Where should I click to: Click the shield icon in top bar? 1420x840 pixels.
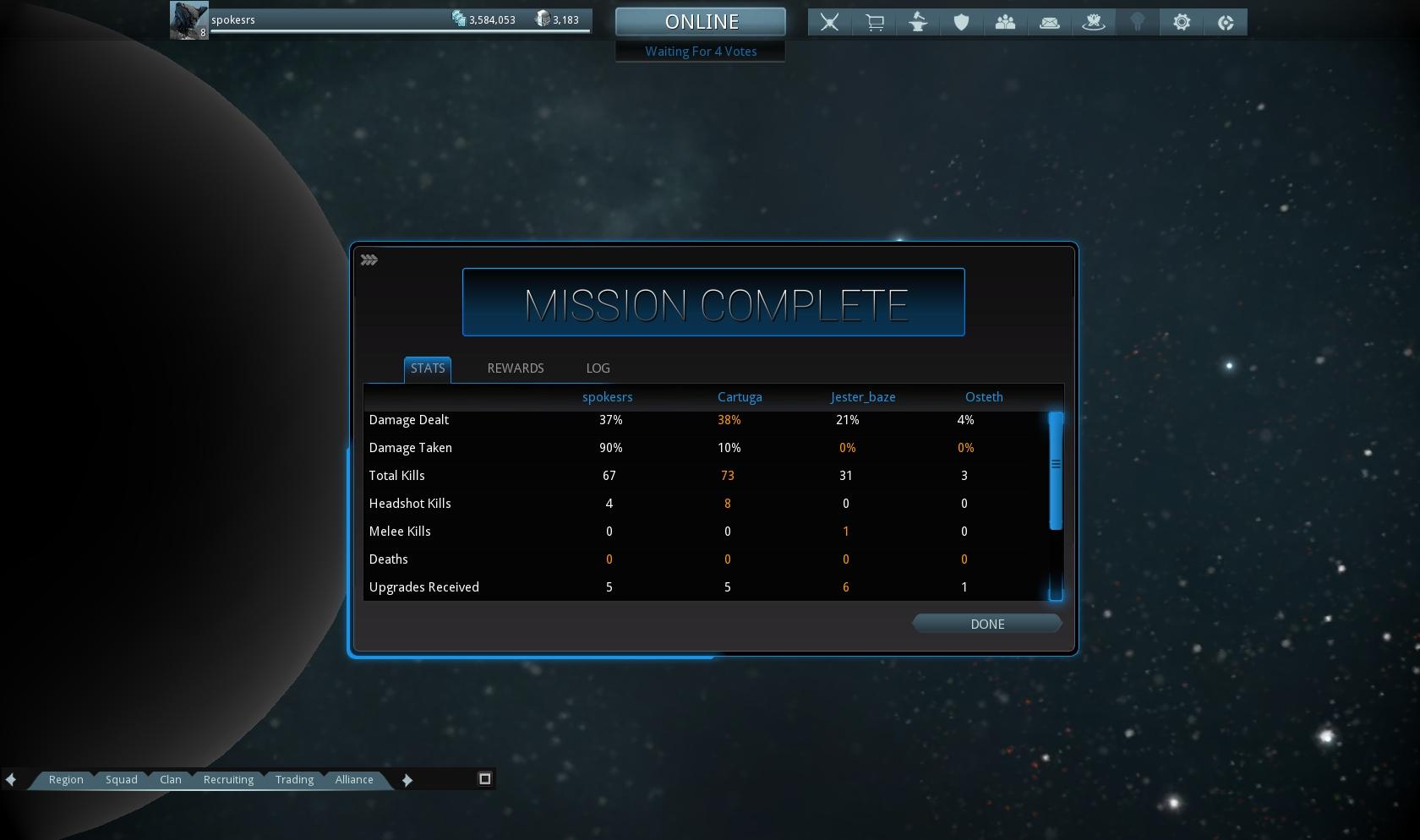pos(962,22)
